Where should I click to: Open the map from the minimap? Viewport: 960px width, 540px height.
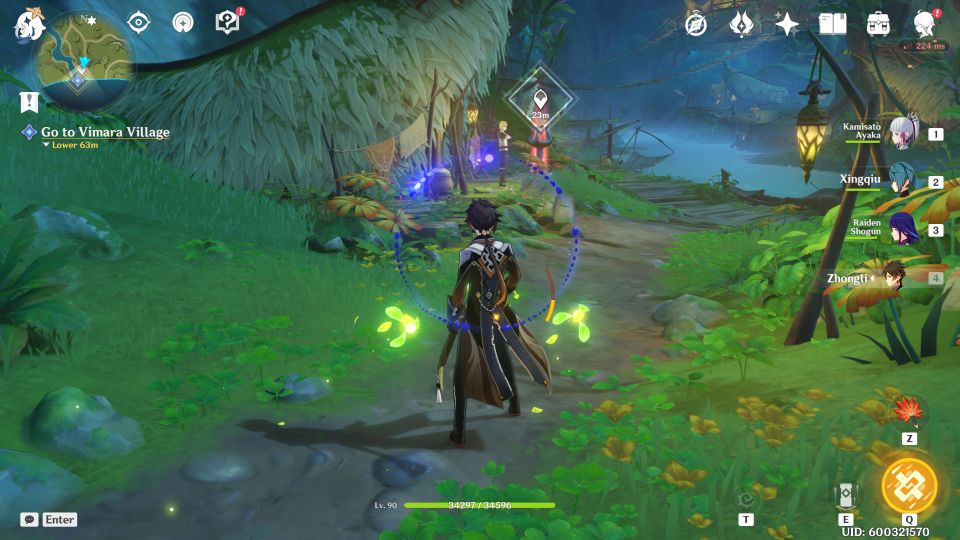pos(80,62)
